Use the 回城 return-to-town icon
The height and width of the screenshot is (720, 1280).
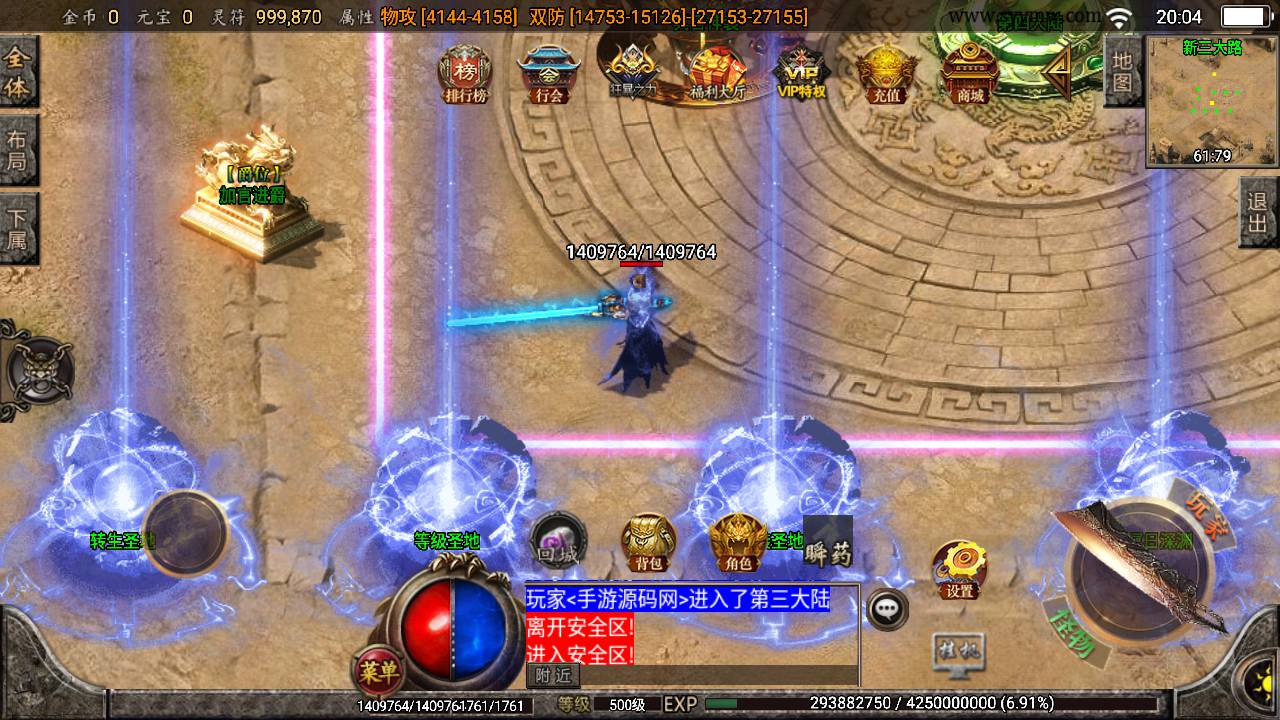(557, 540)
